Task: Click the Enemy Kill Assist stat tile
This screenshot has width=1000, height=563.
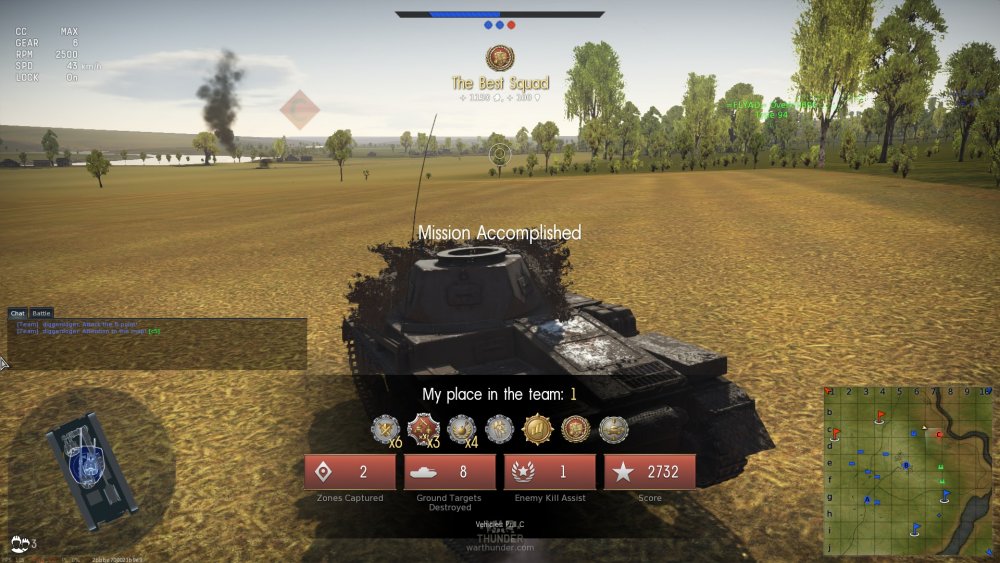Action: tap(550, 472)
